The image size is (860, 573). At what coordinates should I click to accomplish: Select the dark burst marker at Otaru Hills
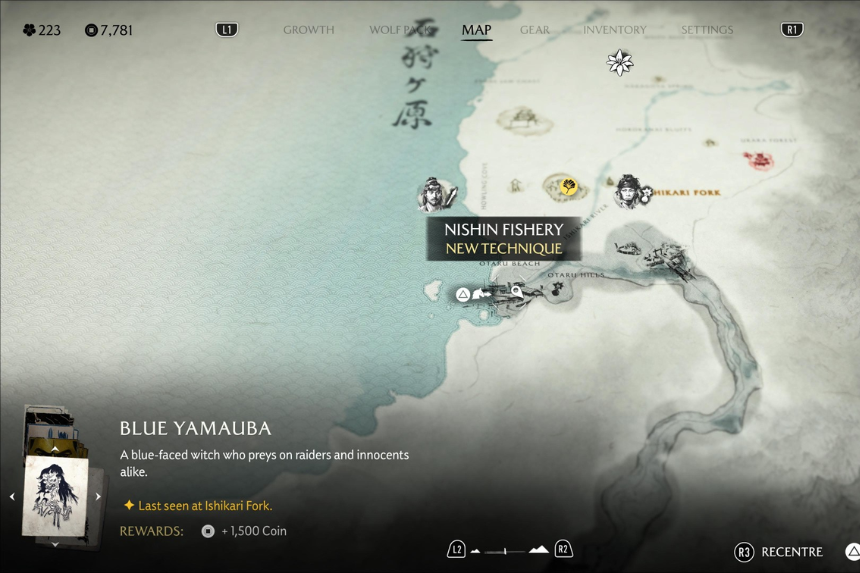coord(557,289)
